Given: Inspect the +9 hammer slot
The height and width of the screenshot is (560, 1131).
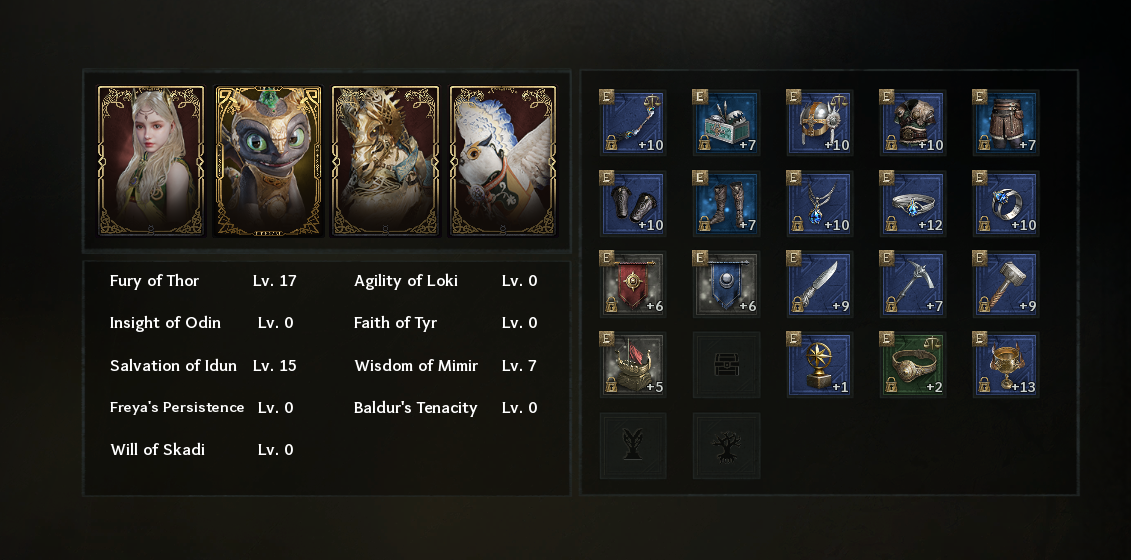Looking at the screenshot, I should 1007,284.
